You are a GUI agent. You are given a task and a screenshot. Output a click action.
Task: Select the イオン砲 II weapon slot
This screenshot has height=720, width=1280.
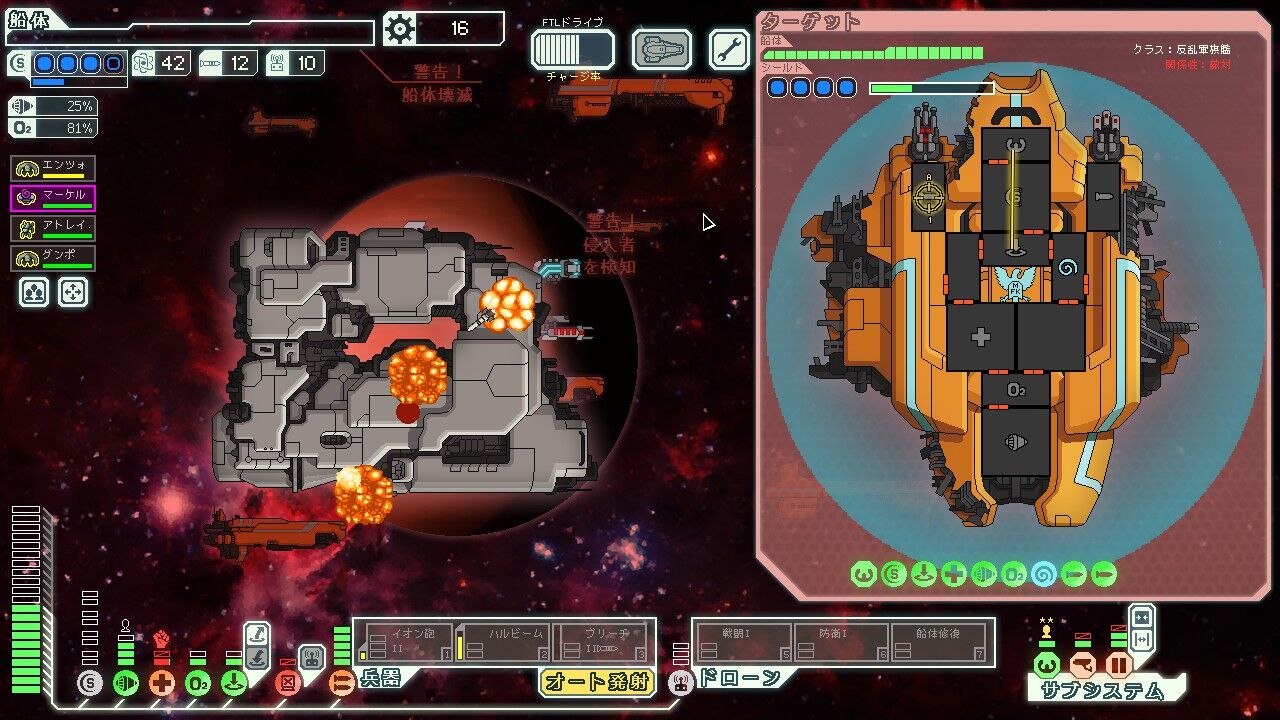(x=405, y=642)
